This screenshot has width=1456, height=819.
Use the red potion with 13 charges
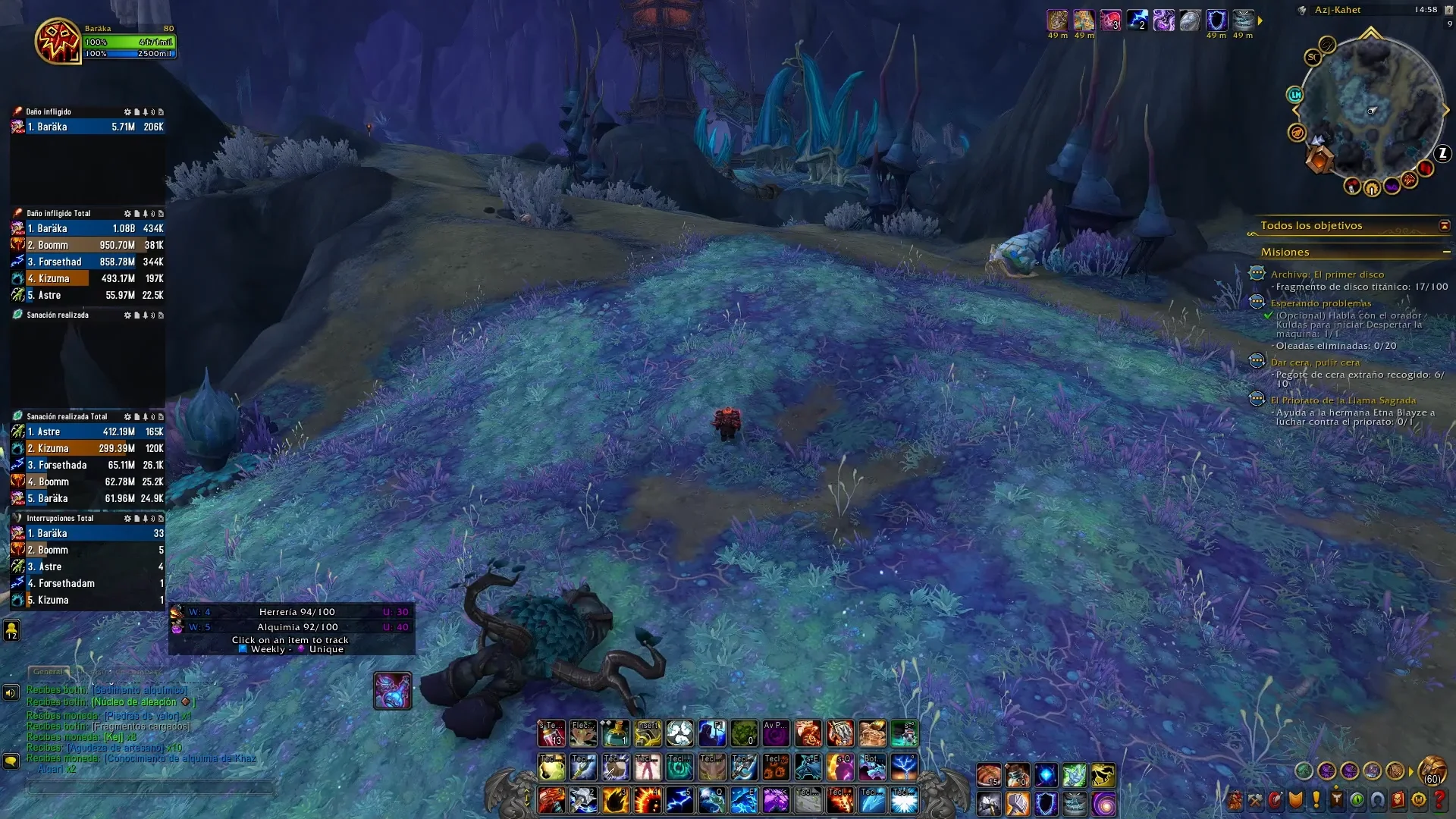[551, 733]
